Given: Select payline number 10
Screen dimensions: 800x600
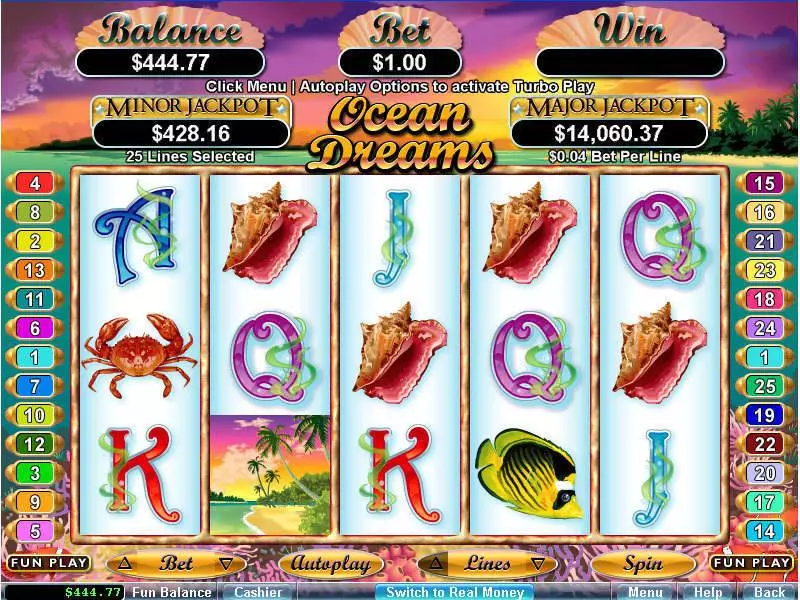Looking at the screenshot, I should point(35,415).
